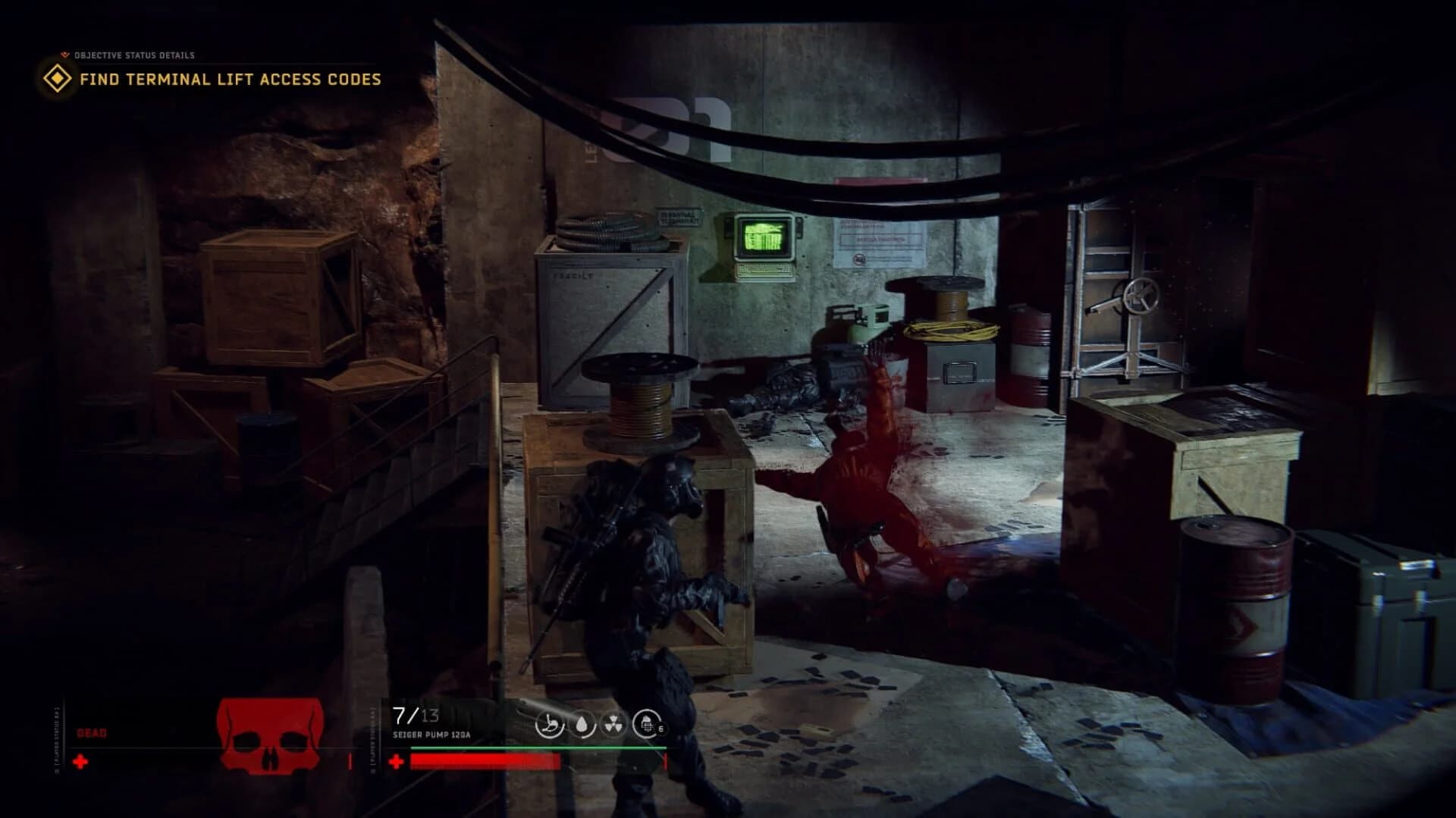Viewport: 1456px width, 818px height.
Task: Click the yellow diamond objective marker icon
Action: click(x=56, y=78)
